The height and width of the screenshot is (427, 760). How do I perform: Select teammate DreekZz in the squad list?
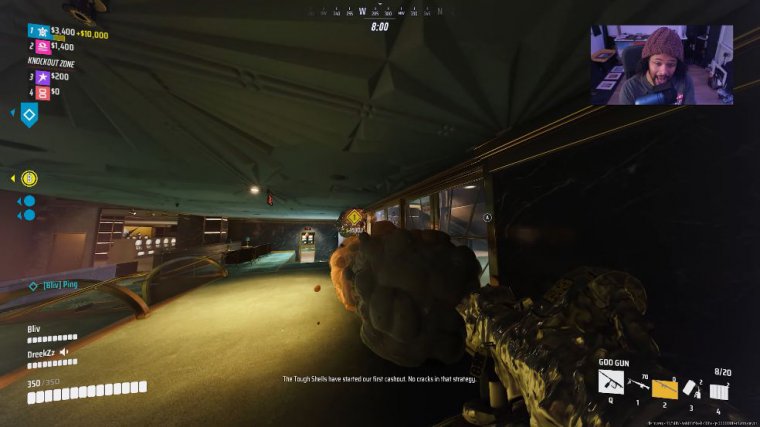click(42, 352)
